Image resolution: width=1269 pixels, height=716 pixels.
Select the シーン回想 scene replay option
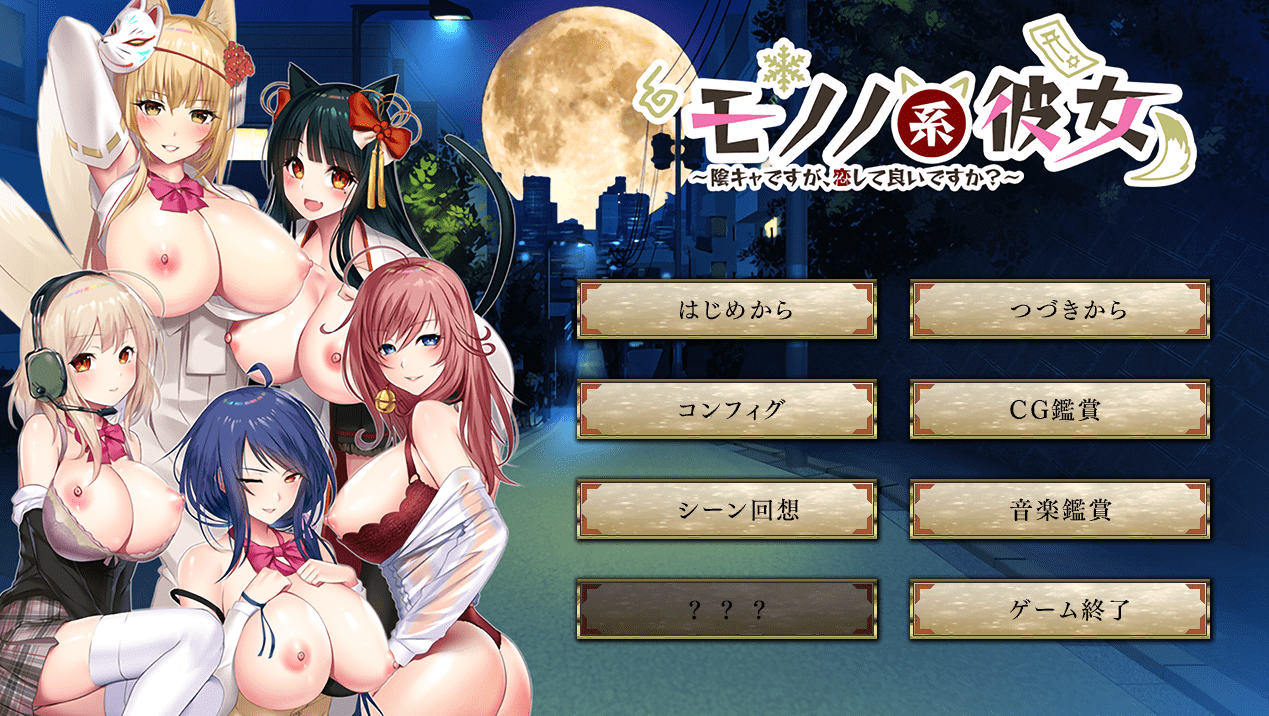click(727, 510)
